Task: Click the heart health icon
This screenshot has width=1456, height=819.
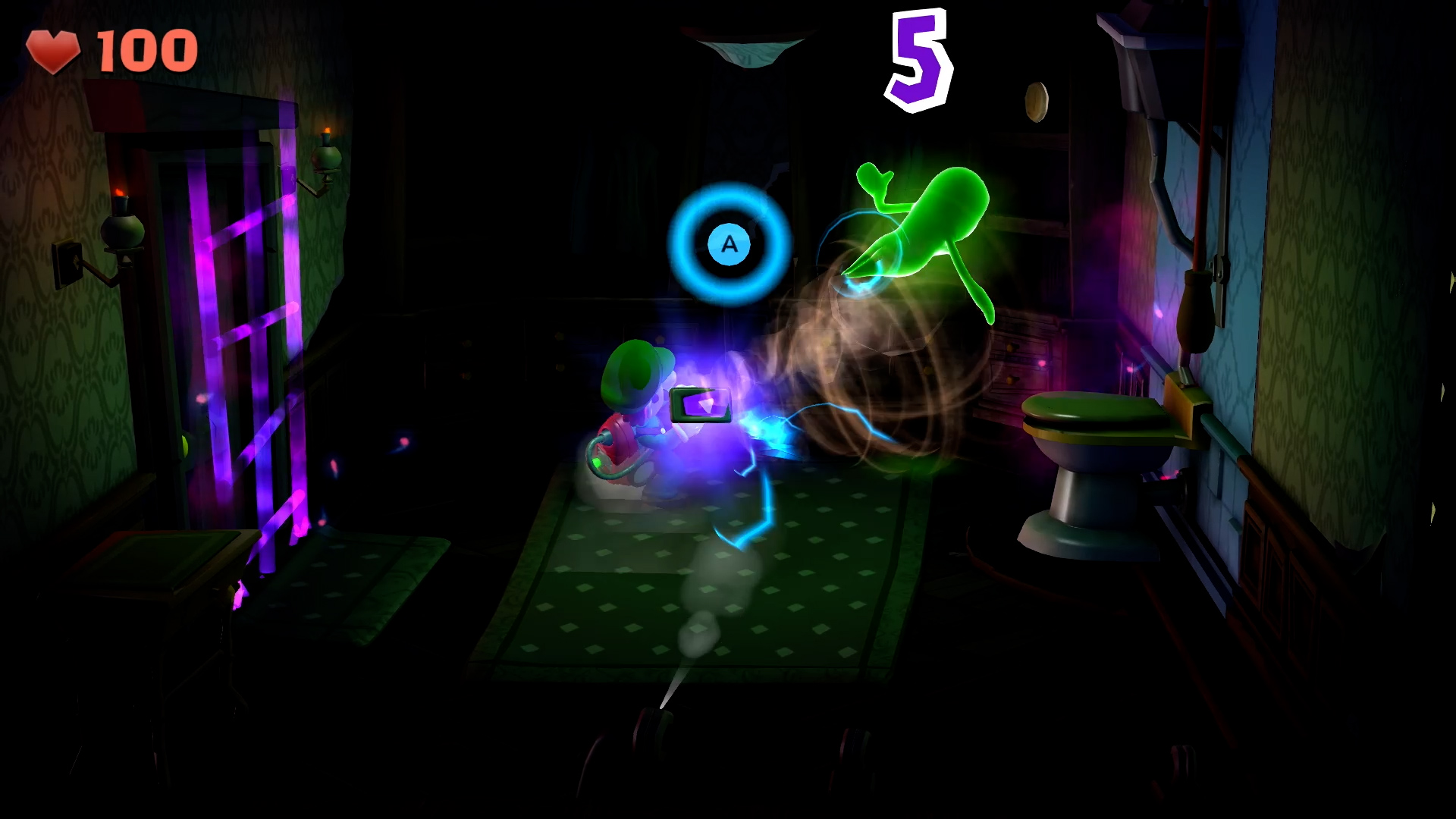Action: click(55, 47)
